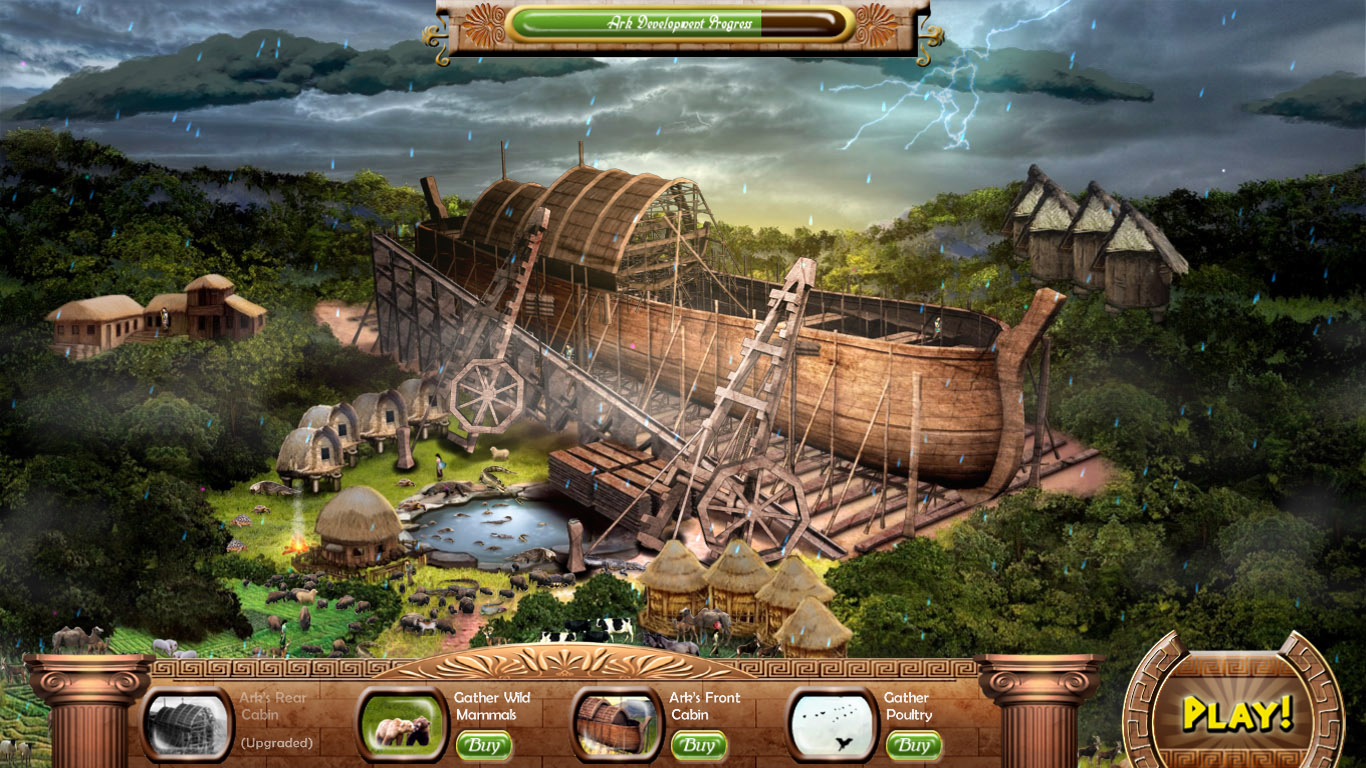Buy the Gather Poultry upgrade

tap(913, 746)
